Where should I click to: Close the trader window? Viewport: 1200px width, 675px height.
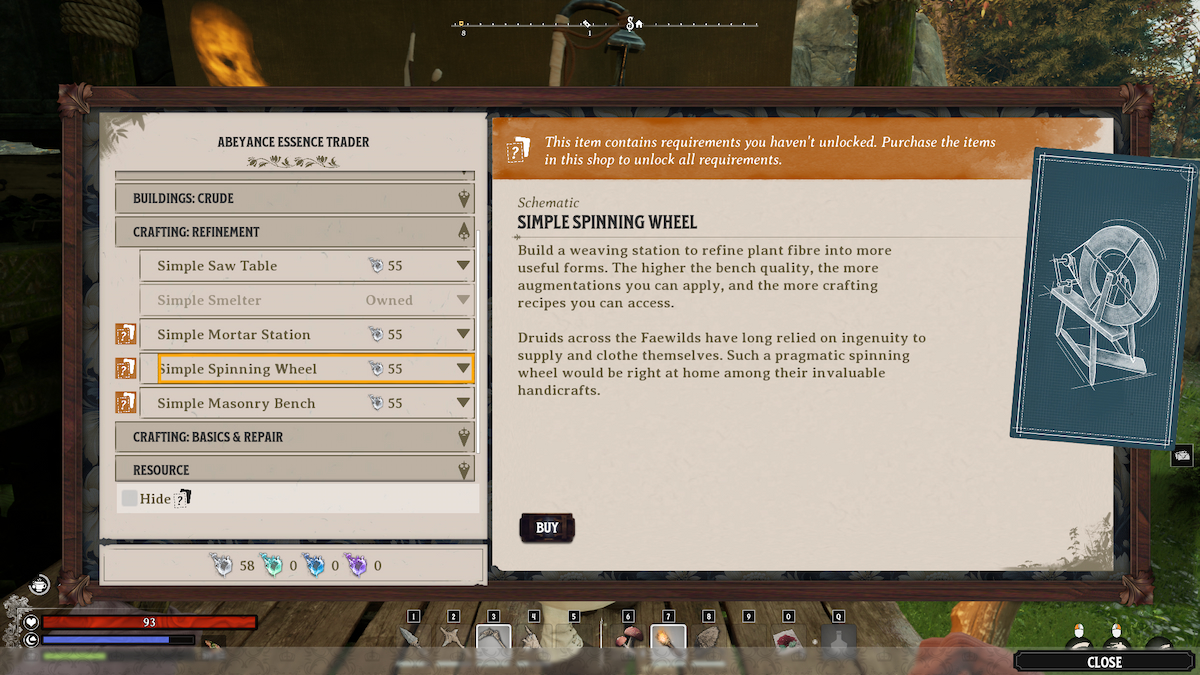point(1104,662)
